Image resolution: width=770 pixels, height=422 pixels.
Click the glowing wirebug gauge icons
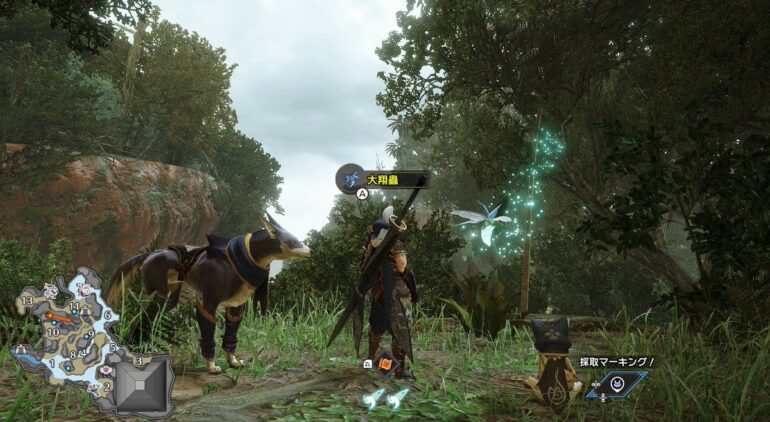[x=385, y=400]
